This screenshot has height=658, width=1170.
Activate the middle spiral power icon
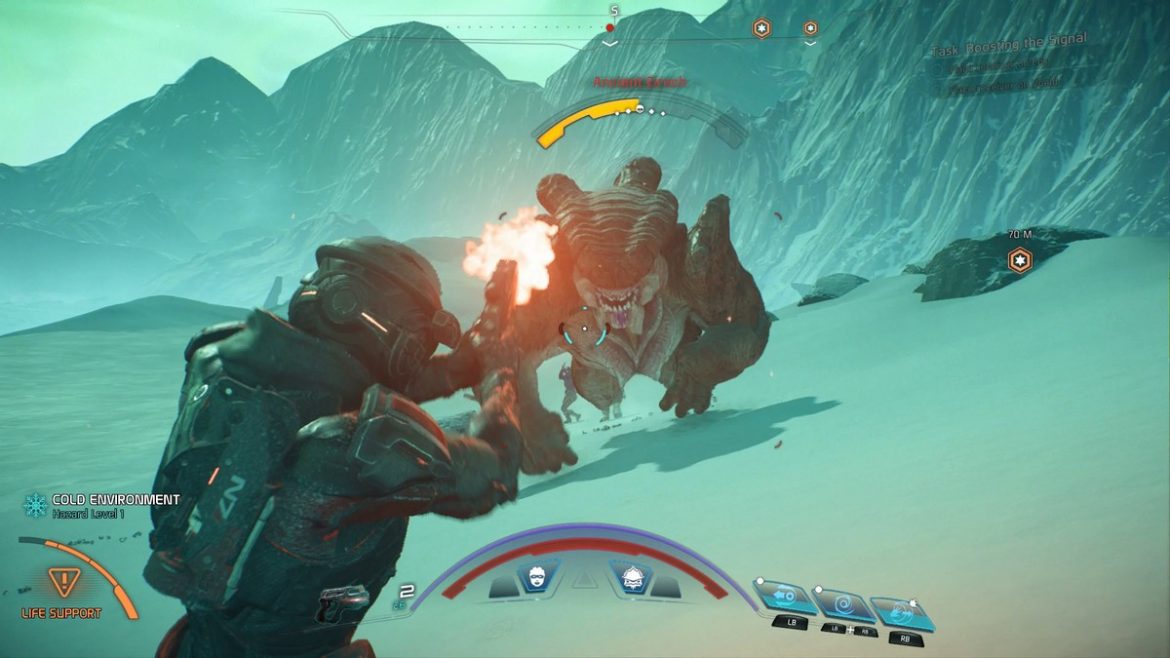(842, 604)
